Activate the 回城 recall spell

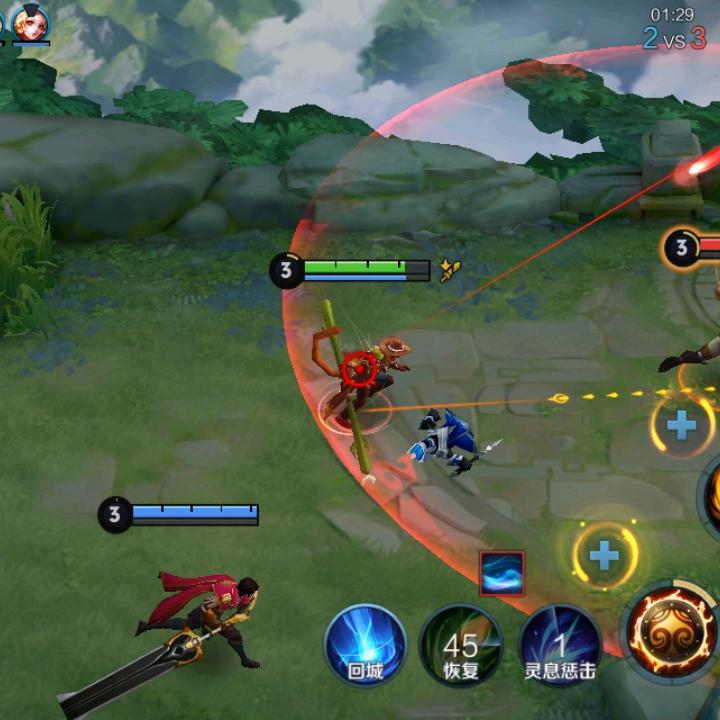tap(365, 644)
